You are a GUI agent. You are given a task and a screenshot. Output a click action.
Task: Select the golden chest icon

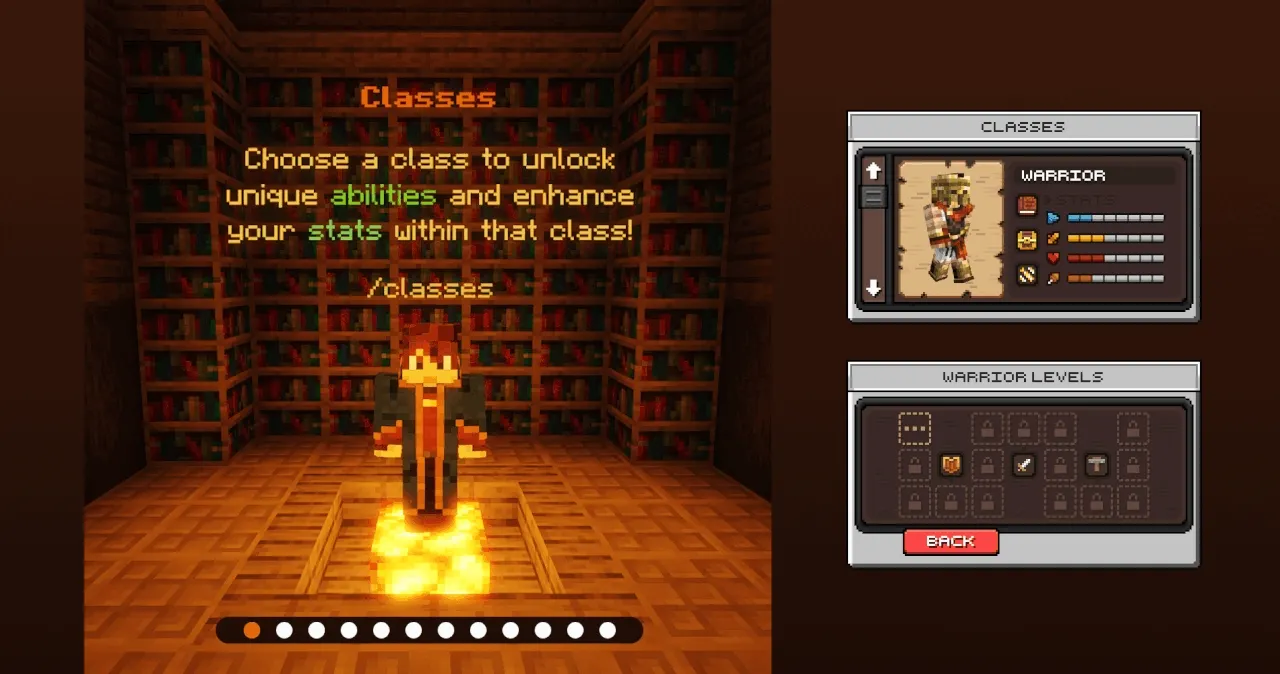(1027, 240)
